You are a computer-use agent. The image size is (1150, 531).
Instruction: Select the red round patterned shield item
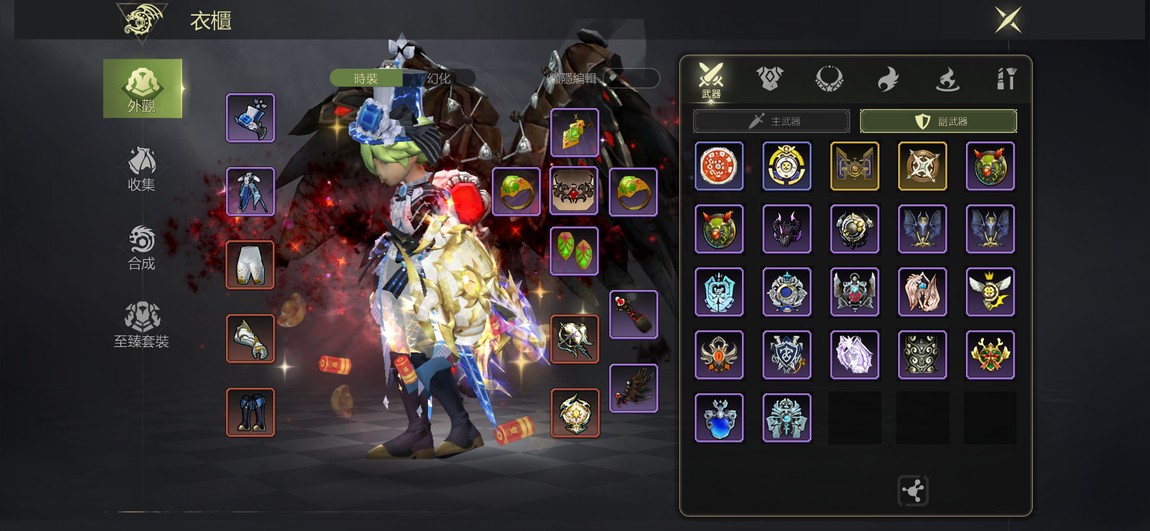coord(719,166)
